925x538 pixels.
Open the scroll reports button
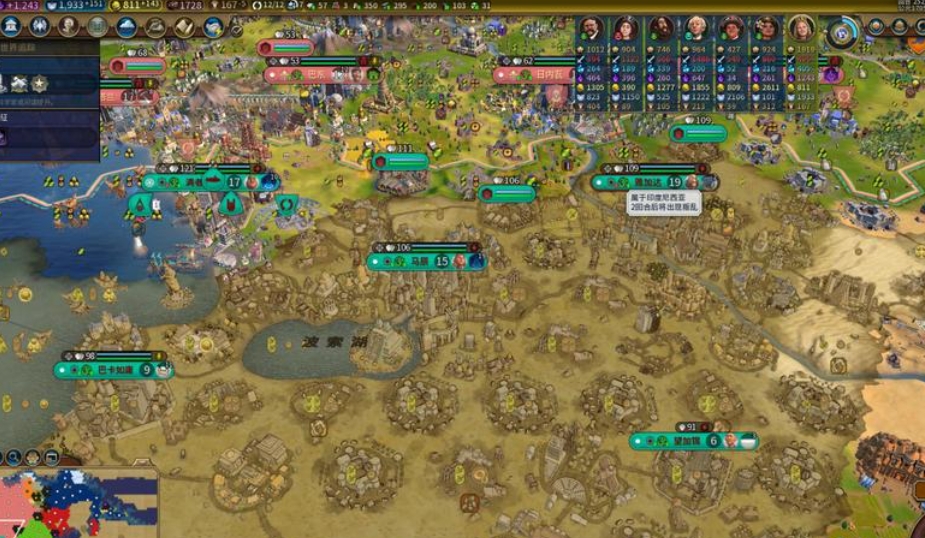[185, 27]
